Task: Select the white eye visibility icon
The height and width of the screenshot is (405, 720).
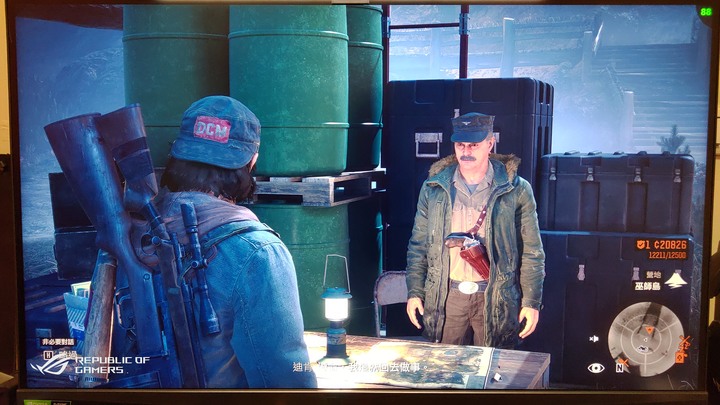Action: click(x=596, y=368)
